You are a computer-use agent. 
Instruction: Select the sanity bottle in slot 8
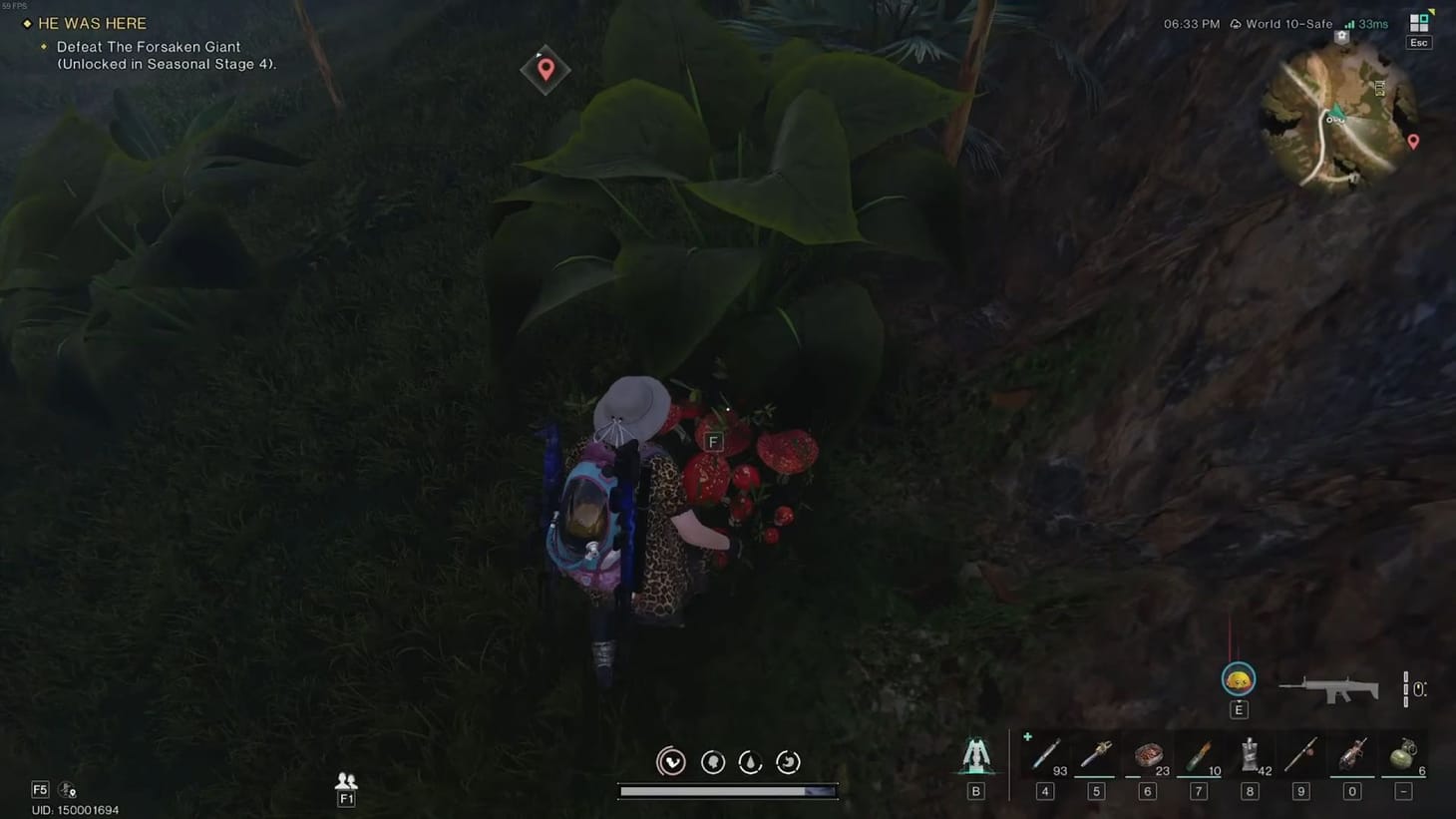tap(1249, 755)
